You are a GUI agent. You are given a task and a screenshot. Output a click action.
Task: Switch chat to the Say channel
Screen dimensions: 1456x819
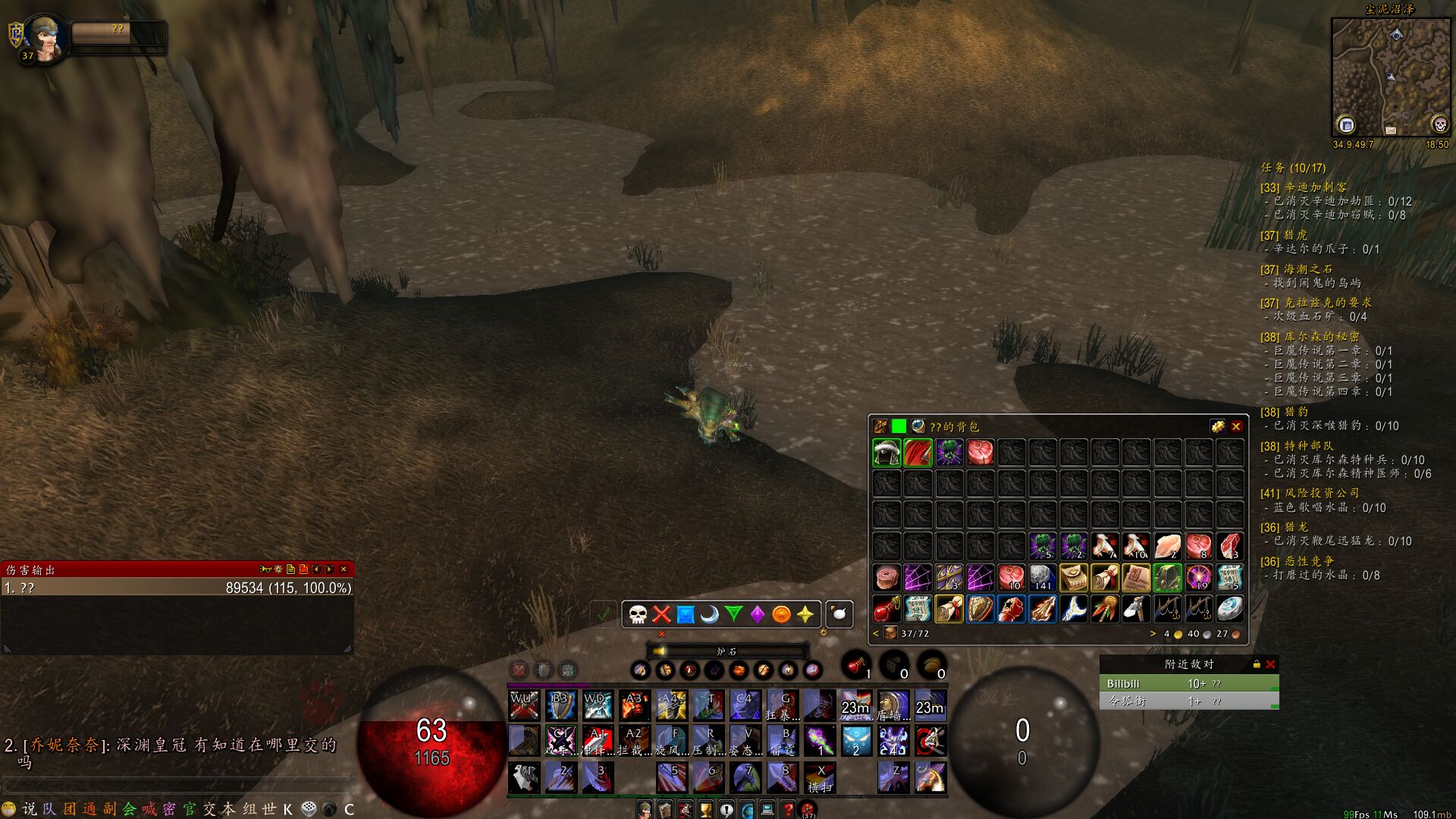pyautogui.click(x=30, y=809)
